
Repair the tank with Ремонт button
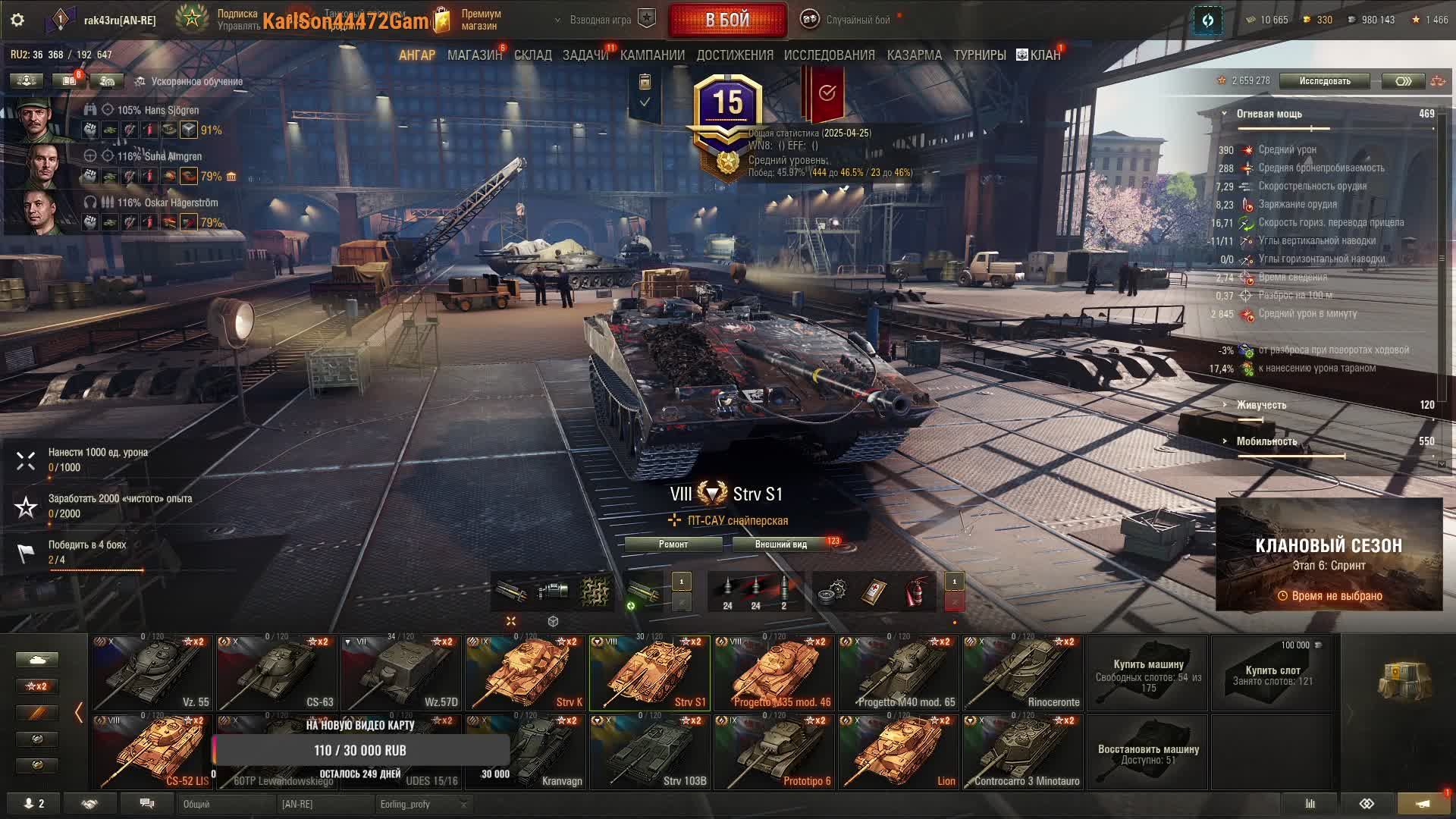coord(673,544)
